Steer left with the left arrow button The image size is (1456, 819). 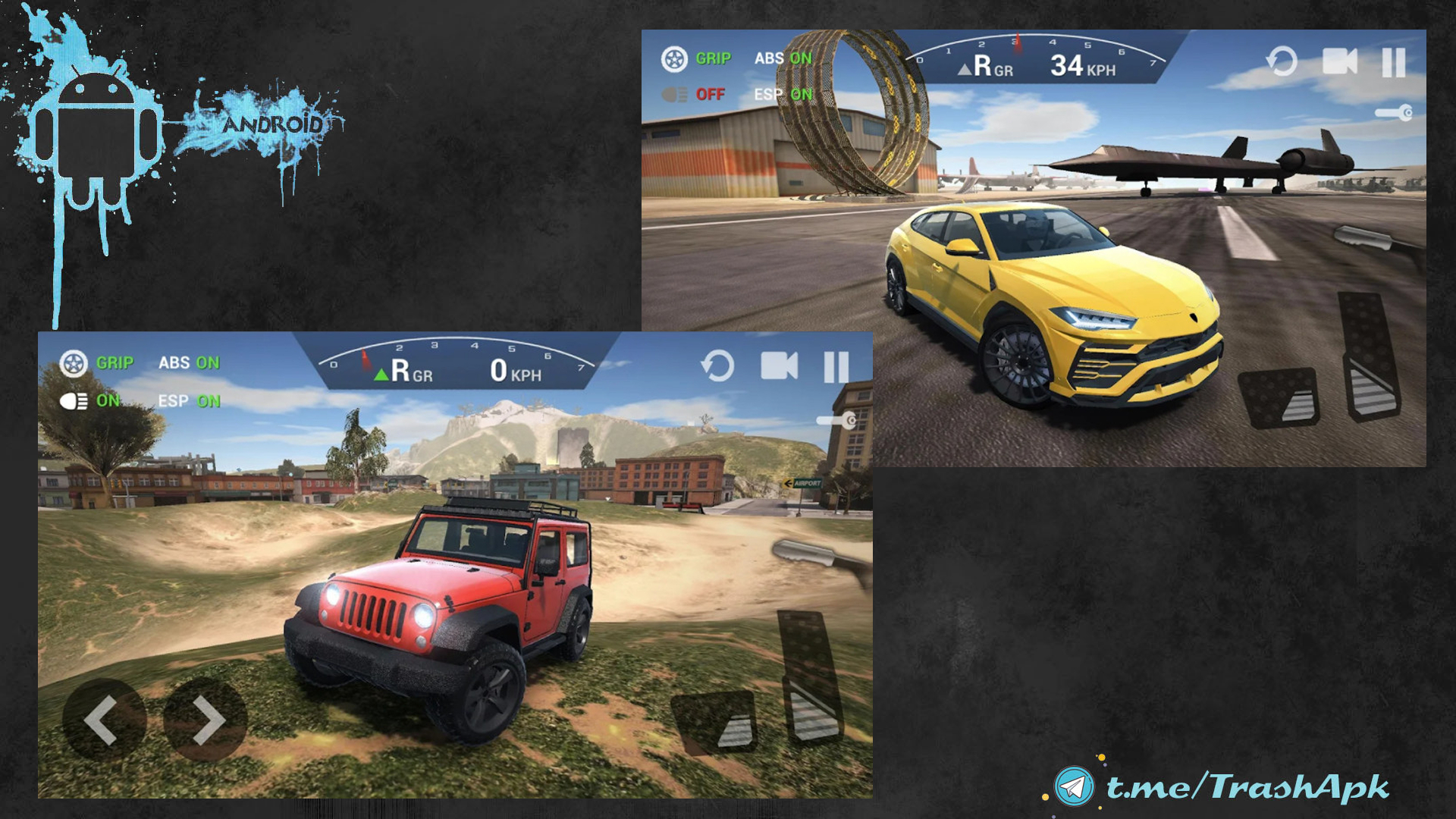102,719
